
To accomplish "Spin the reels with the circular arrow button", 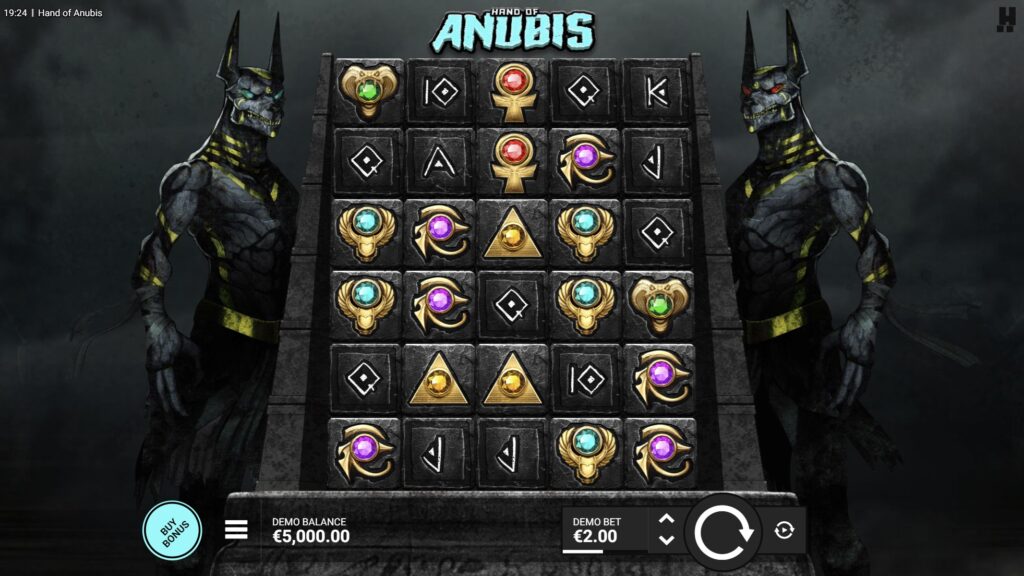I will click(x=724, y=531).
